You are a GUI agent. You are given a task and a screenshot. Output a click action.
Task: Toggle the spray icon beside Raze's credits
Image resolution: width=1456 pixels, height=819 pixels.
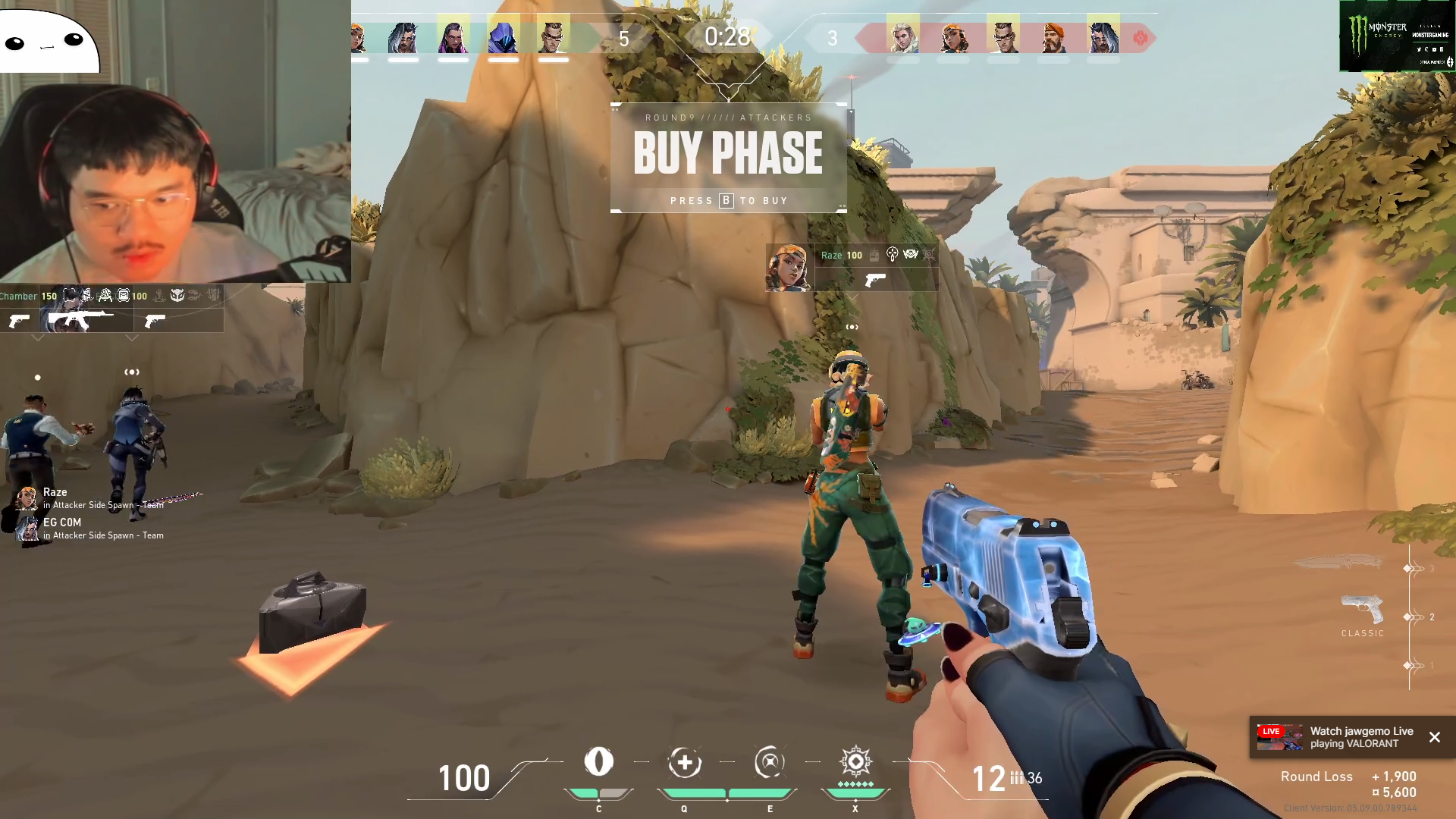click(x=874, y=256)
